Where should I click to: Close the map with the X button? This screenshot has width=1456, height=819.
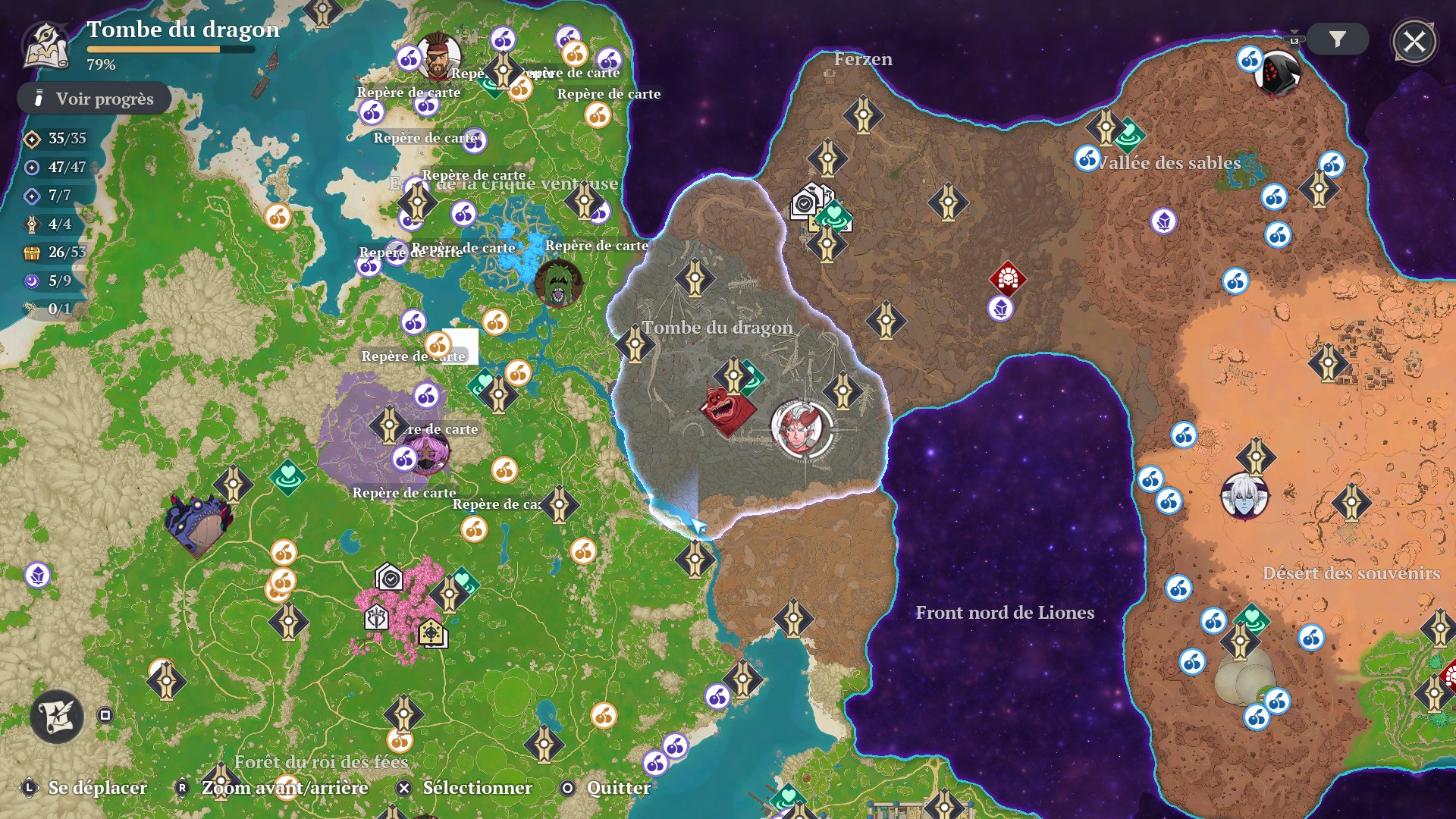[1414, 42]
